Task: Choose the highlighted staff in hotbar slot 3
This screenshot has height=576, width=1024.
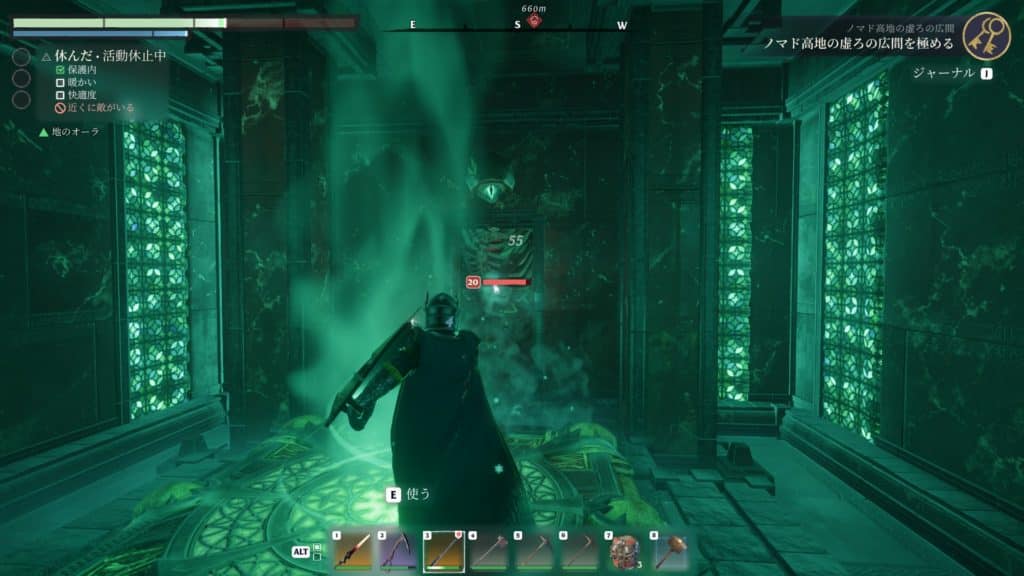Action: click(444, 551)
